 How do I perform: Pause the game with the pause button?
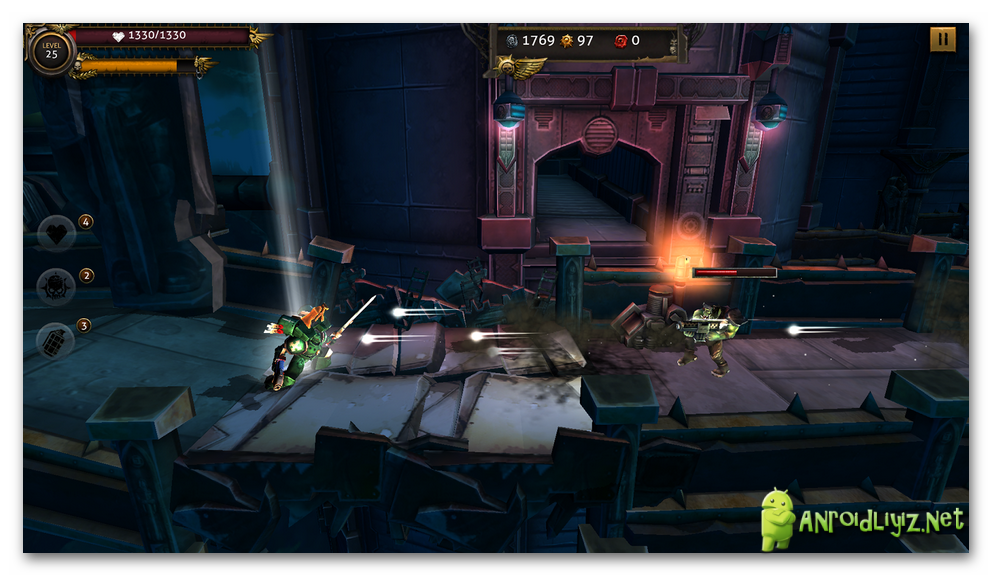pyautogui.click(x=942, y=39)
